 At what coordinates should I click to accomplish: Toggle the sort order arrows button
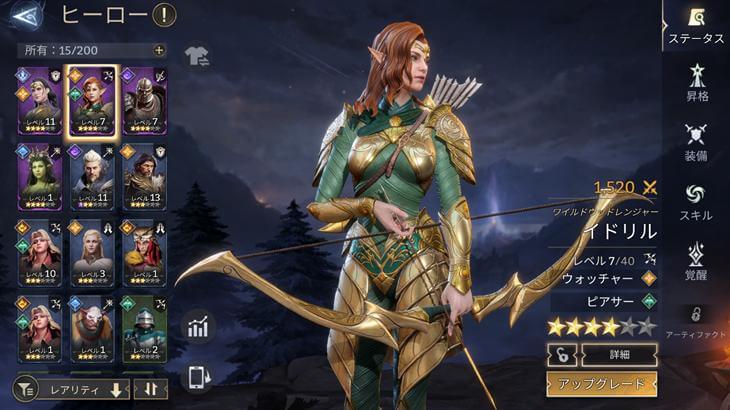[x=150, y=388]
